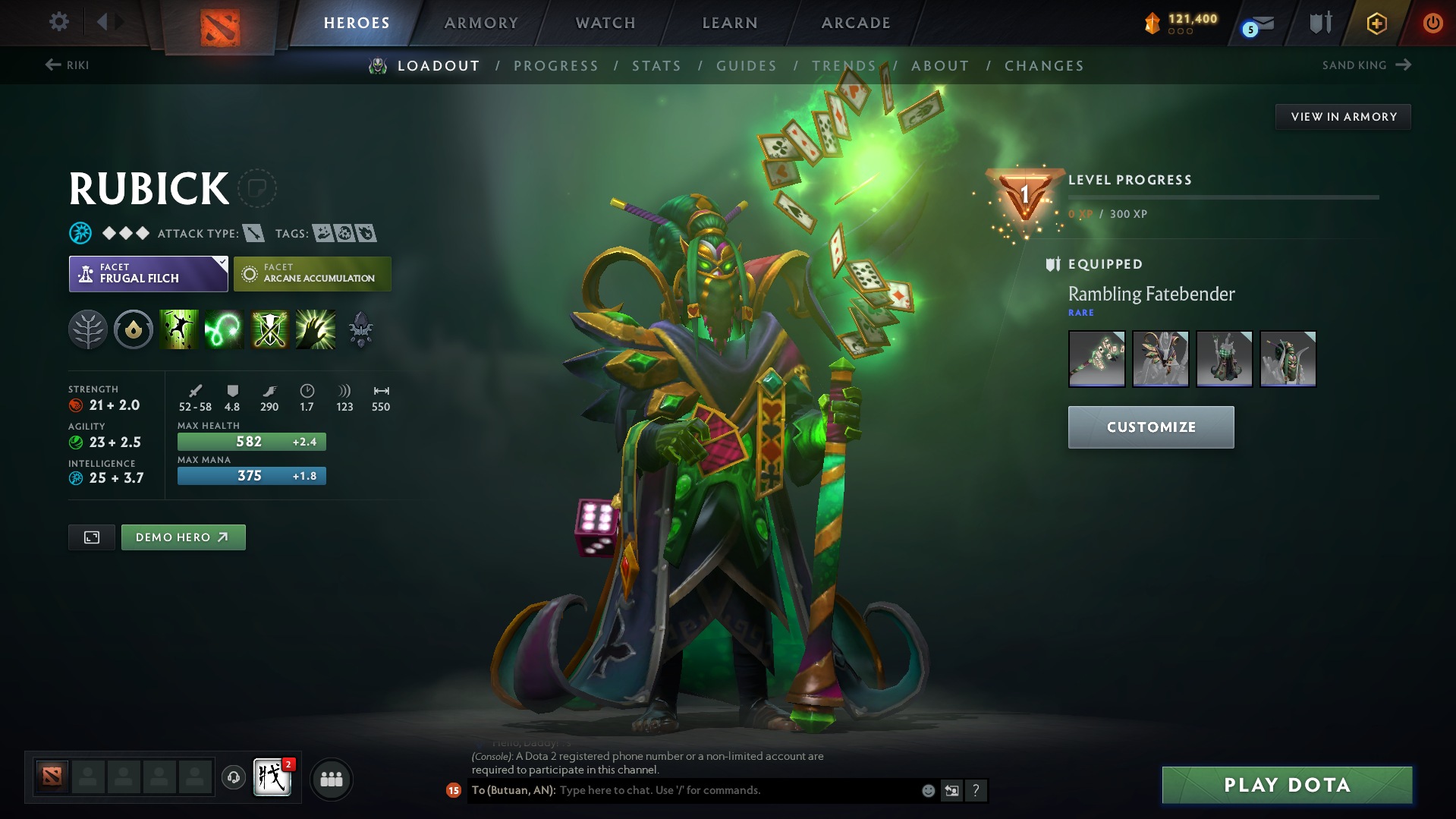The height and width of the screenshot is (819, 1456).
Task: Open the Dota 2 logo home button
Action: (x=219, y=23)
